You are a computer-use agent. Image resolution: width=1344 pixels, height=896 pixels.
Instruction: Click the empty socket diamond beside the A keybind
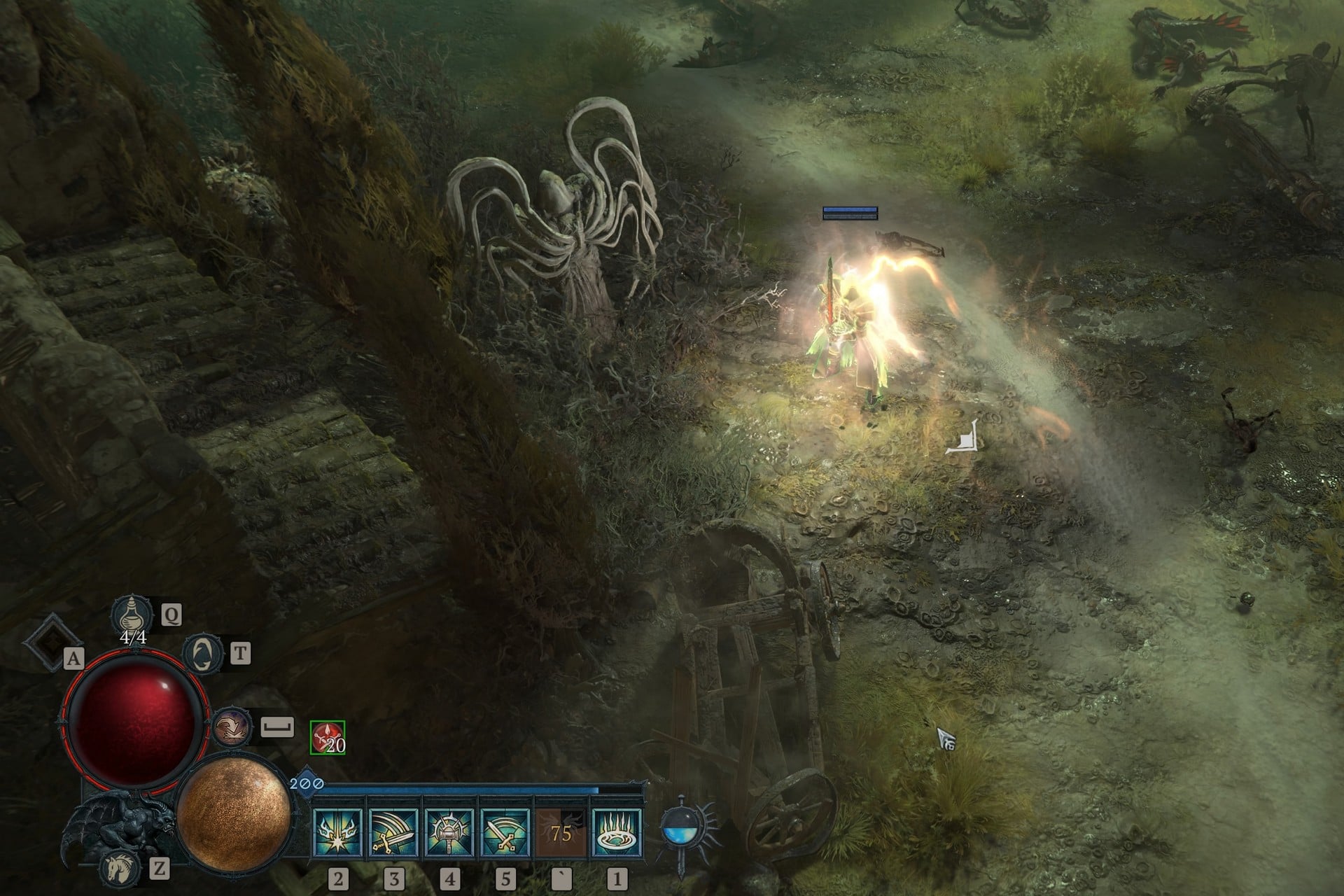tap(52, 640)
